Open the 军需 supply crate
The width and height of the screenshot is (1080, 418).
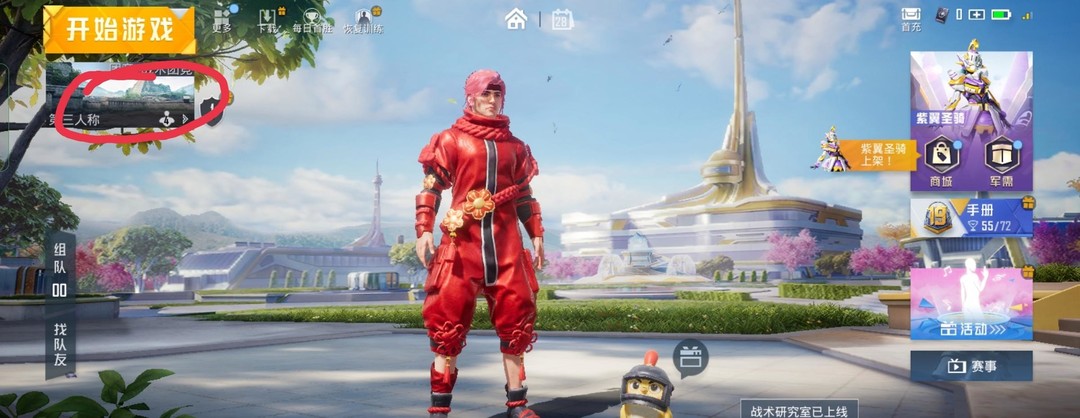pyautogui.click(x=1000, y=160)
